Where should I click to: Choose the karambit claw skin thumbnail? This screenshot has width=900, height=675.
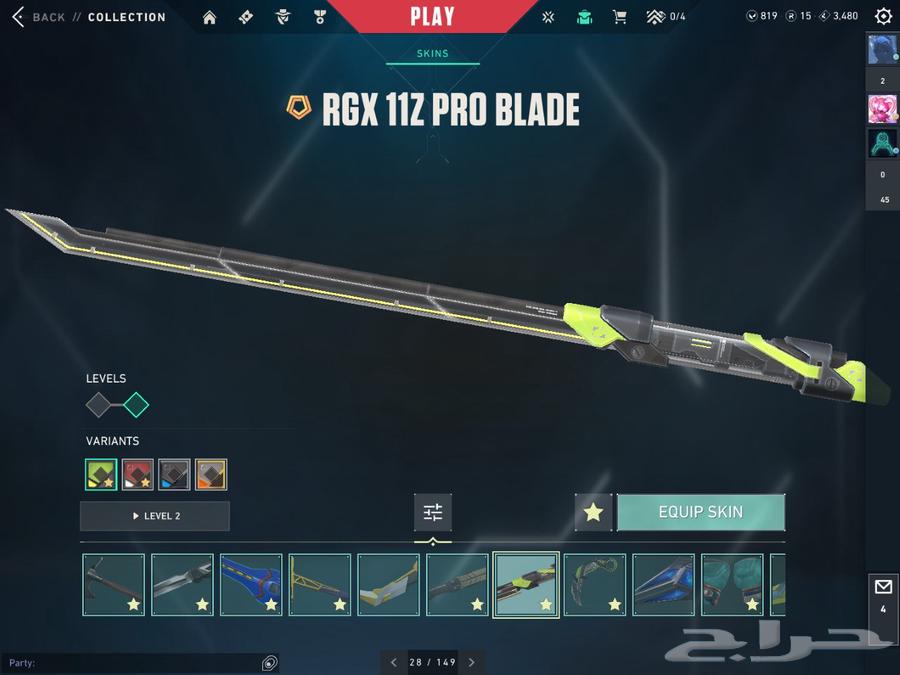click(x=595, y=584)
